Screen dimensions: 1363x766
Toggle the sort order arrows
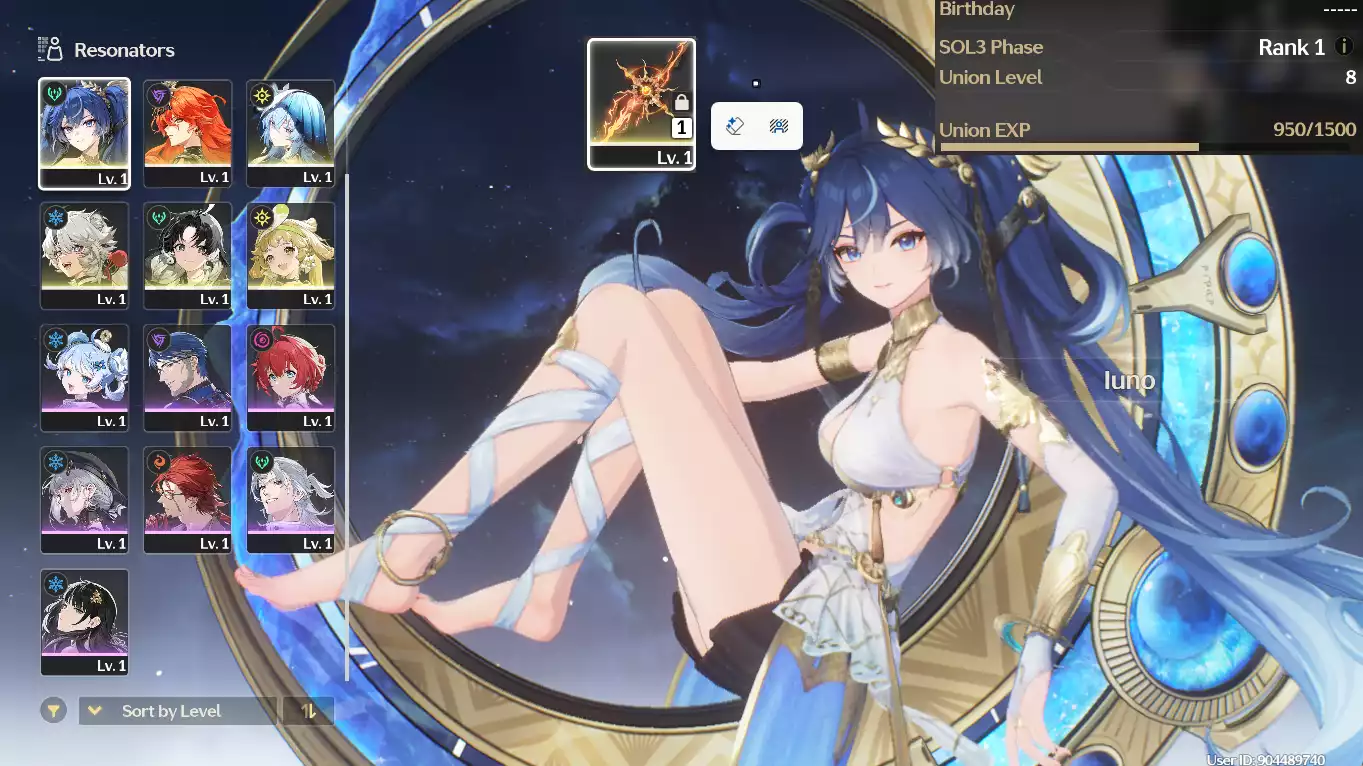pos(309,711)
